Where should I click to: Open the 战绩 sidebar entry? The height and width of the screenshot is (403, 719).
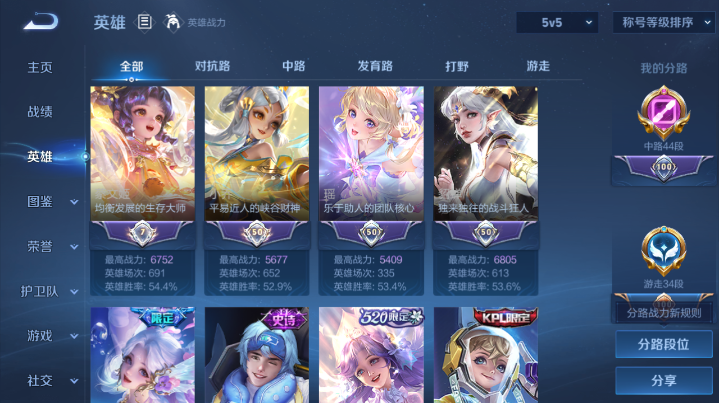40,112
